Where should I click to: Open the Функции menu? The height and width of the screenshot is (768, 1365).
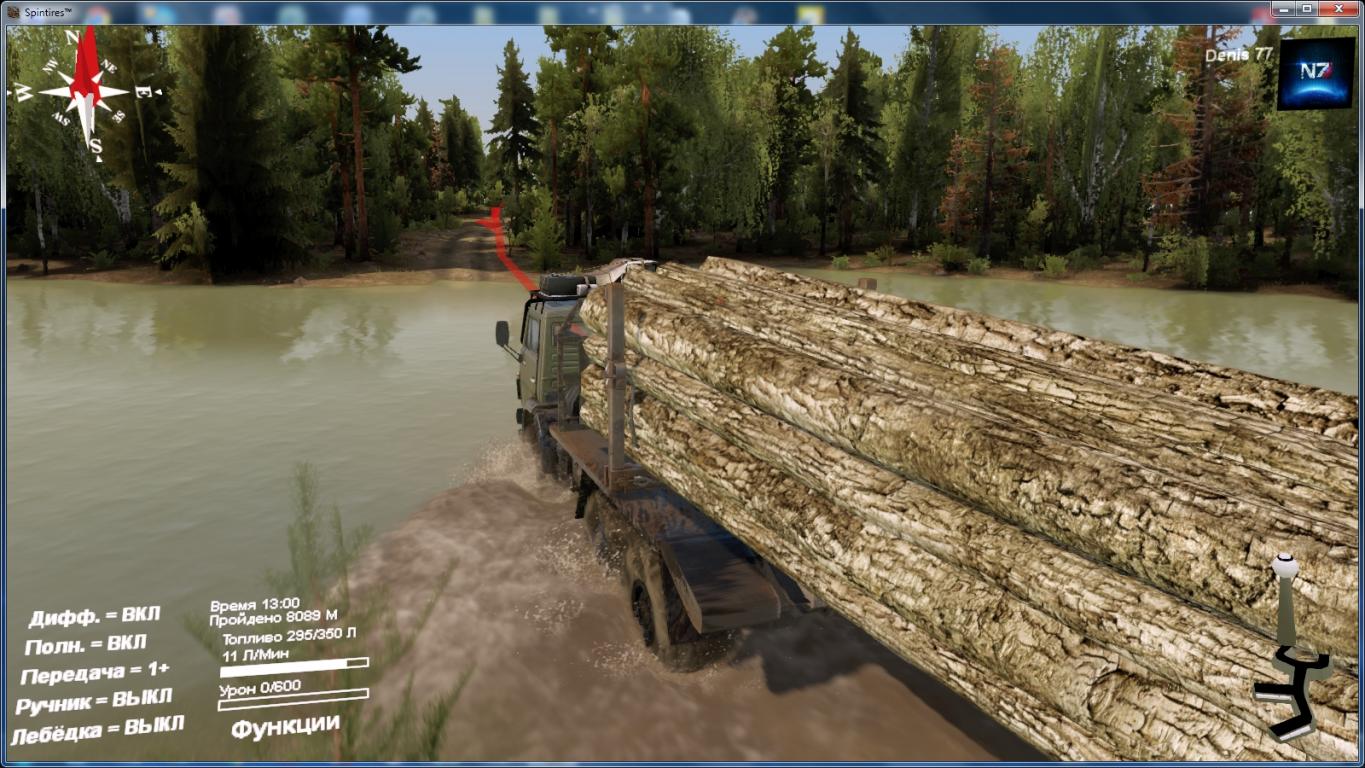(x=285, y=725)
